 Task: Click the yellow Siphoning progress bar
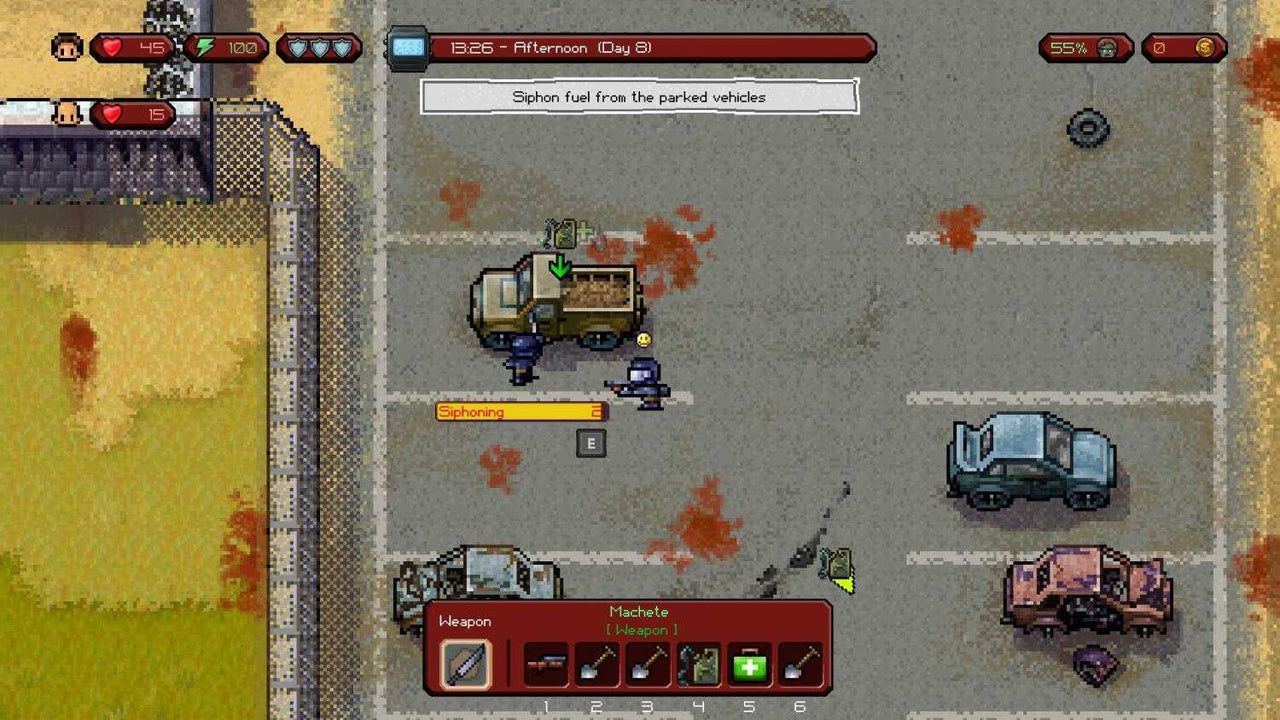click(520, 411)
